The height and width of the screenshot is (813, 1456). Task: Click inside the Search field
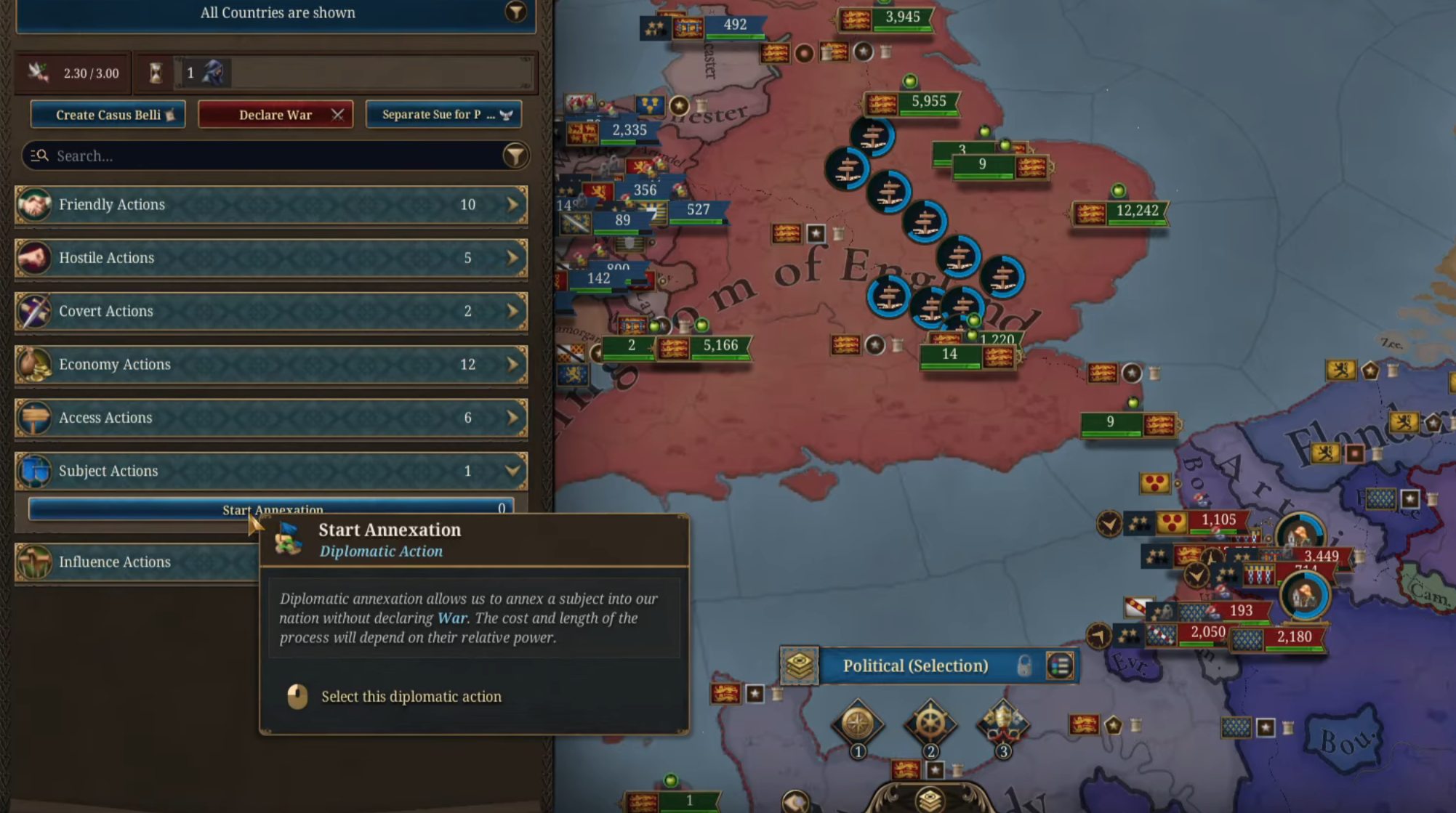point(218,155)
